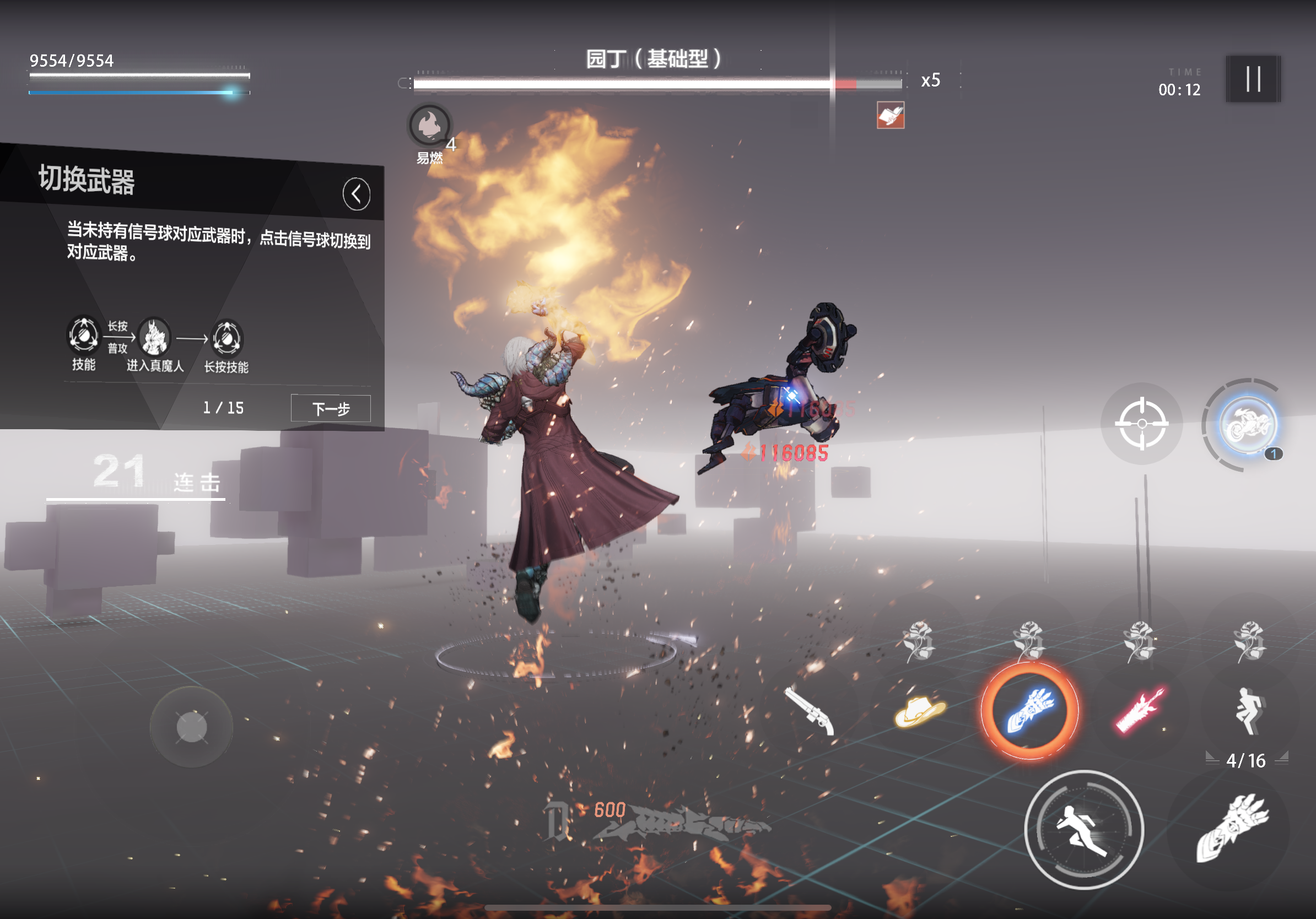Tap the running figure signal orb

(x=1249, y=710)
